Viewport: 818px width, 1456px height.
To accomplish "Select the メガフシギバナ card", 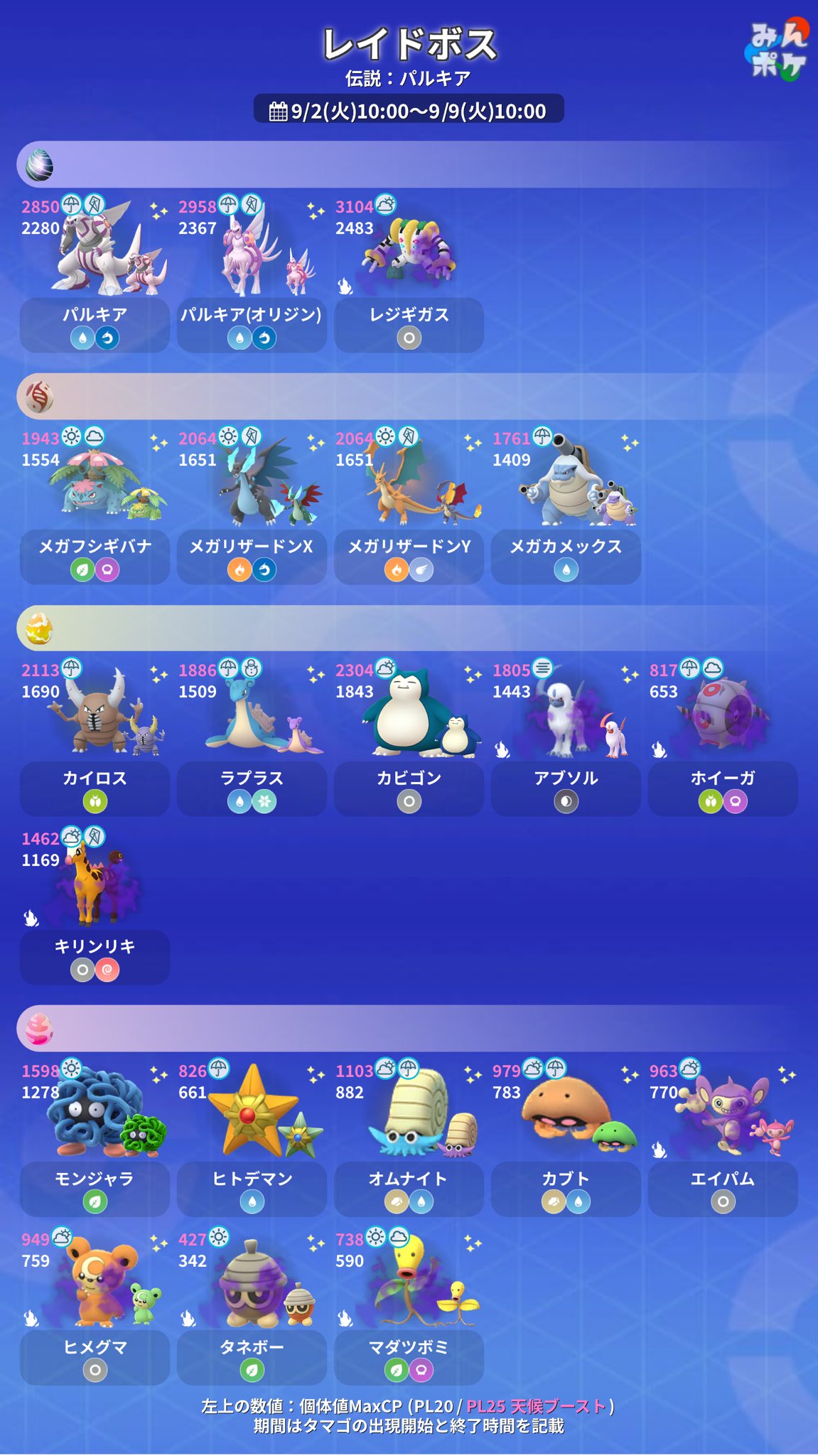I will [95, 506].
